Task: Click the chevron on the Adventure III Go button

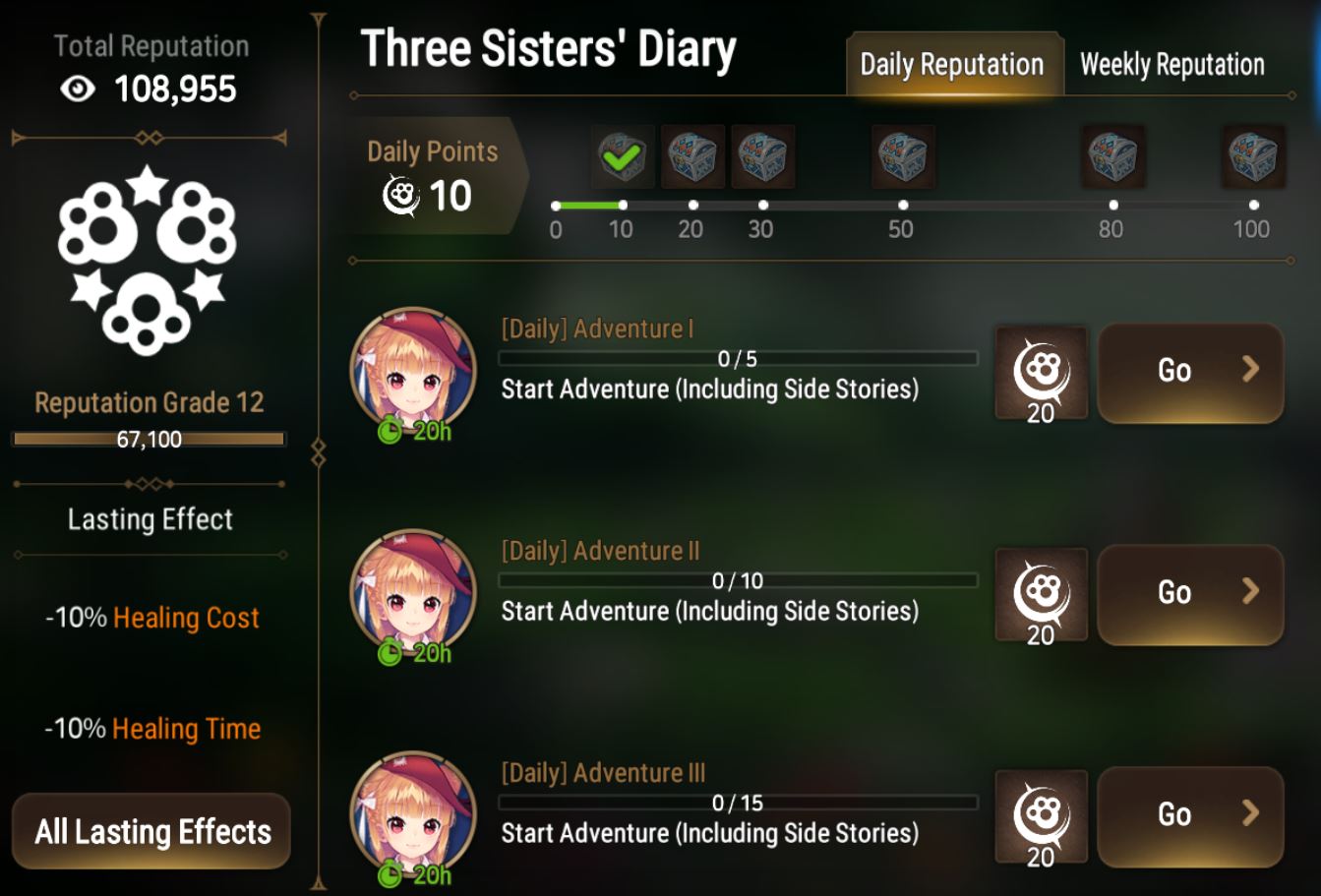Action: coord(1251,814)
